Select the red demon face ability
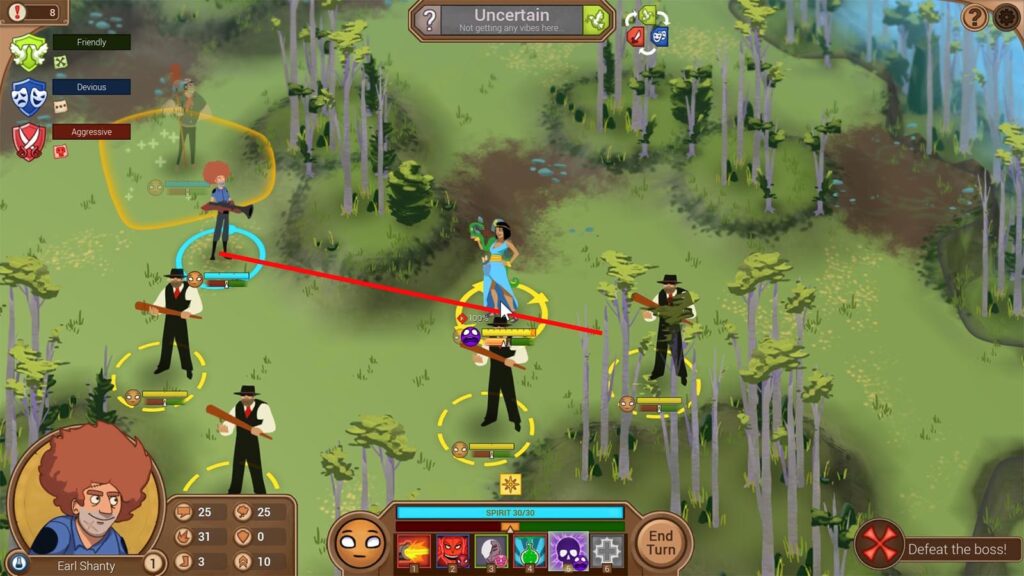Viewport: 1024px width, 576px height. coord(452,551)
